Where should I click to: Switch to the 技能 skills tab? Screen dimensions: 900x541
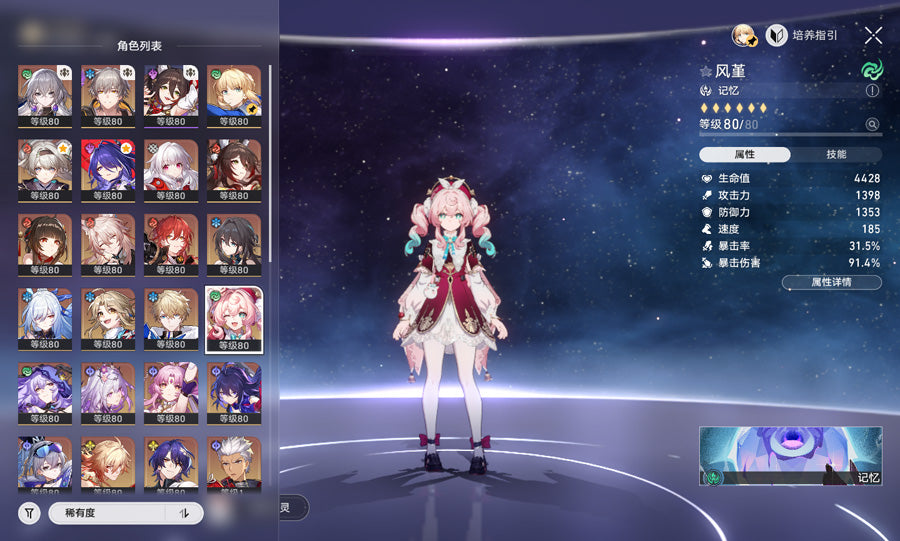(836, 155)
